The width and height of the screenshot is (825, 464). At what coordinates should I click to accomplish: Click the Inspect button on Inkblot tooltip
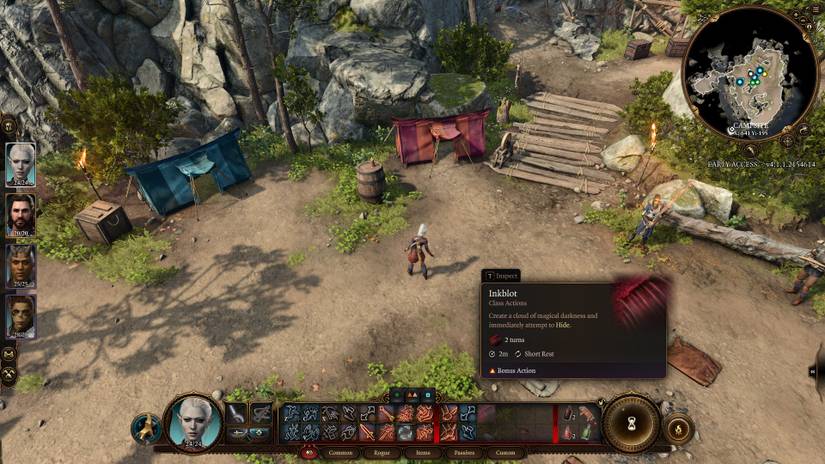pos(502,275)
